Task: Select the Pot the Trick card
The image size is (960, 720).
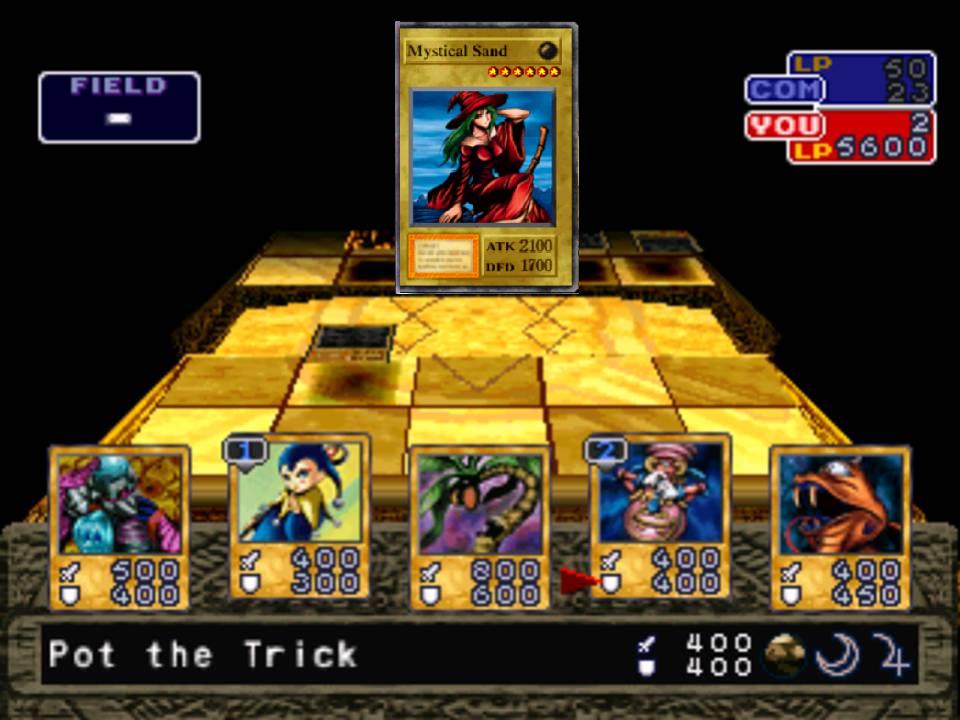Action: (x=659, y=518)
